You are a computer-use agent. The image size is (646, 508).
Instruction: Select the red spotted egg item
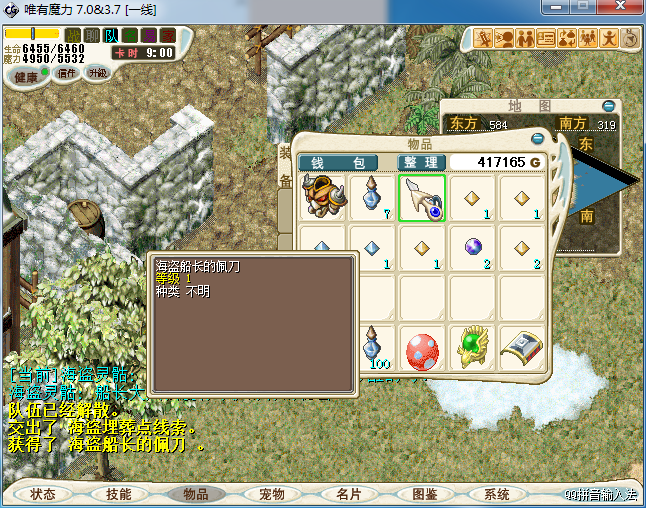pyautogui.click(x=422, y=350)
